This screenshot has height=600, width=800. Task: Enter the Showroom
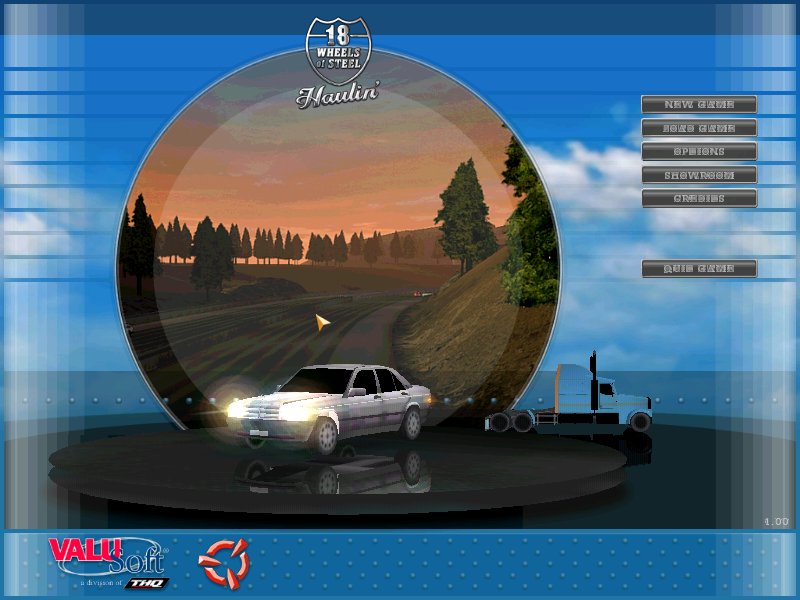(699, 175)
